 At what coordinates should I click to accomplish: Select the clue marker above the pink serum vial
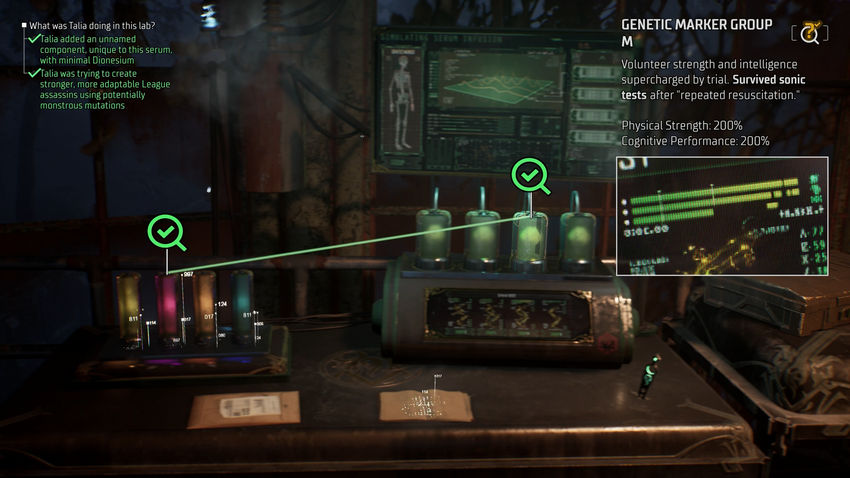coord(166,231)
